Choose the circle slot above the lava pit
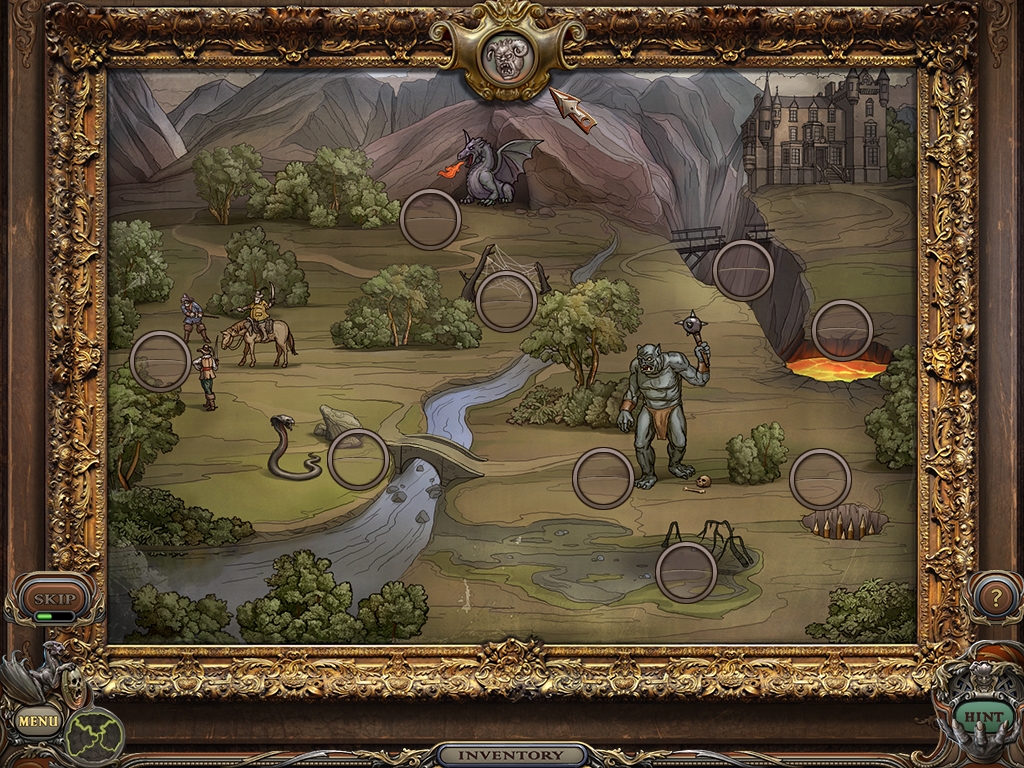The image size is (1024, 768). pos(842,330)
